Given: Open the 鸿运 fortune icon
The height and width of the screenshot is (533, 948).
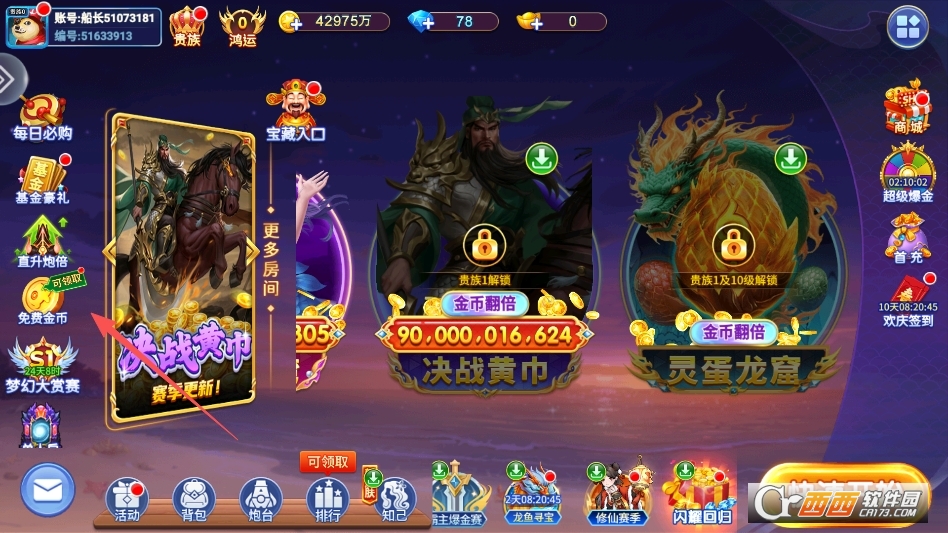Looking at the screenshot, I should tap(243, 25).
